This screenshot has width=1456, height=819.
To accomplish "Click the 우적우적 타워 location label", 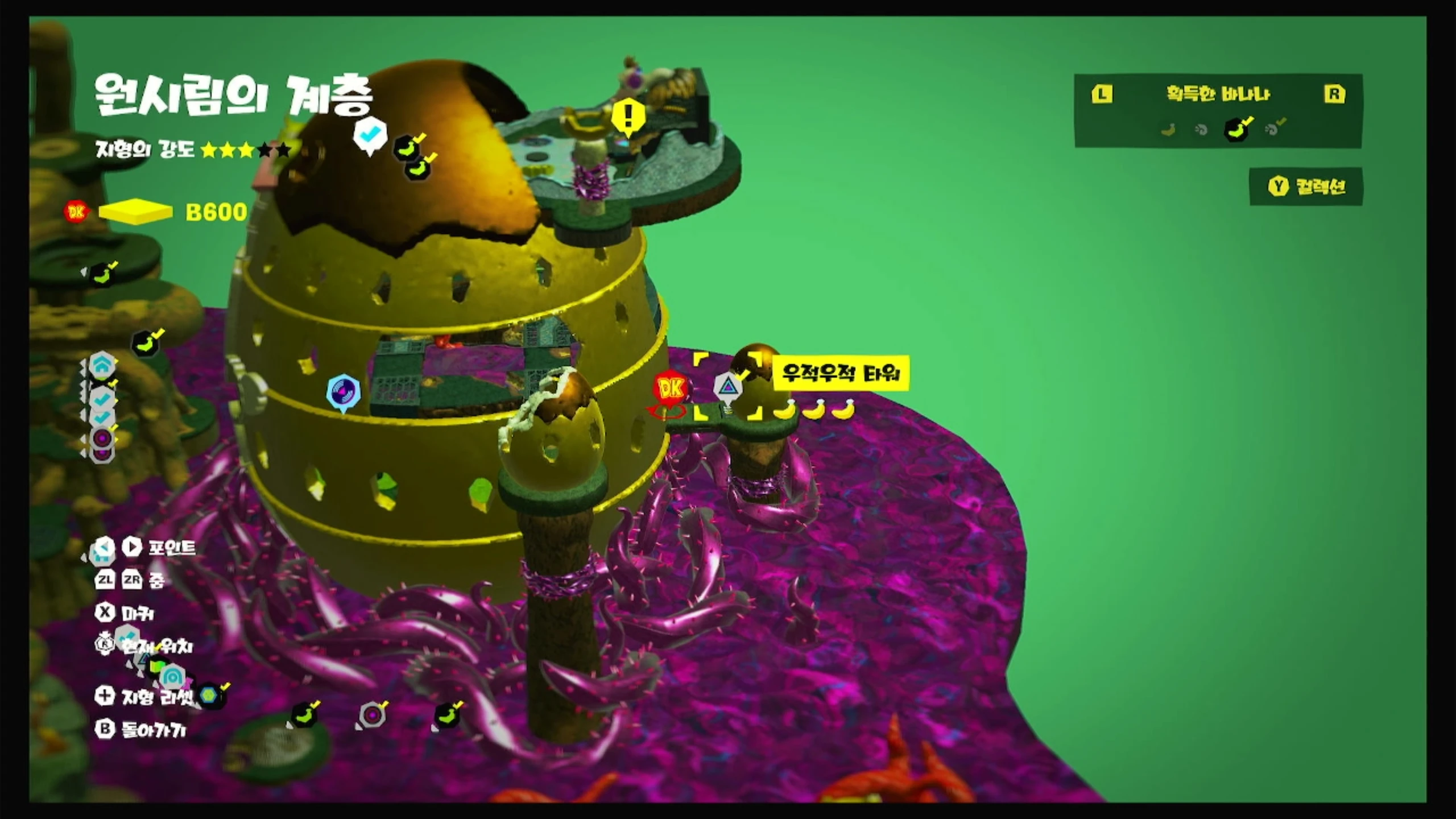I will 841,374.
